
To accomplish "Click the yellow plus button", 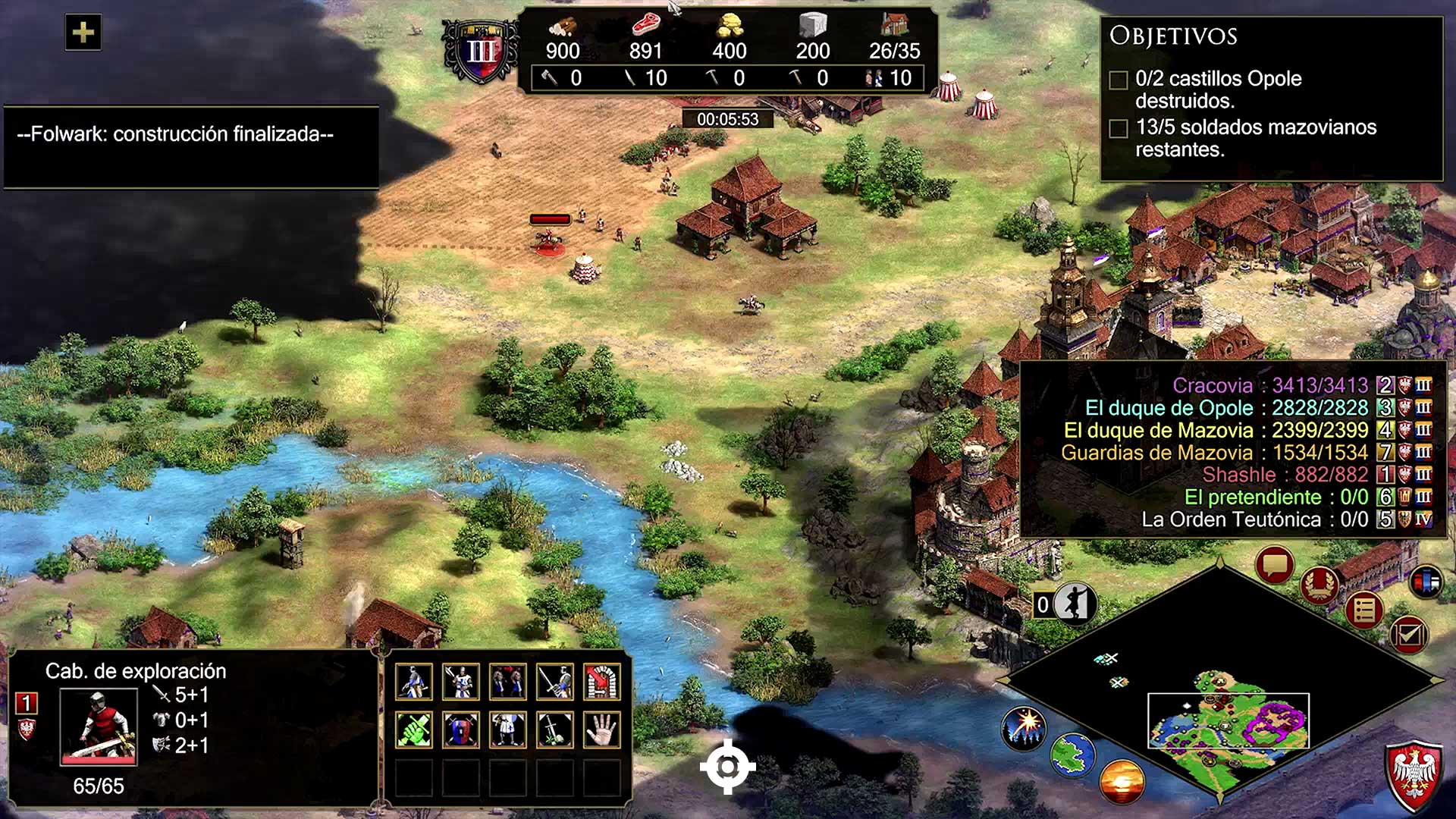I will pos(83,33).
